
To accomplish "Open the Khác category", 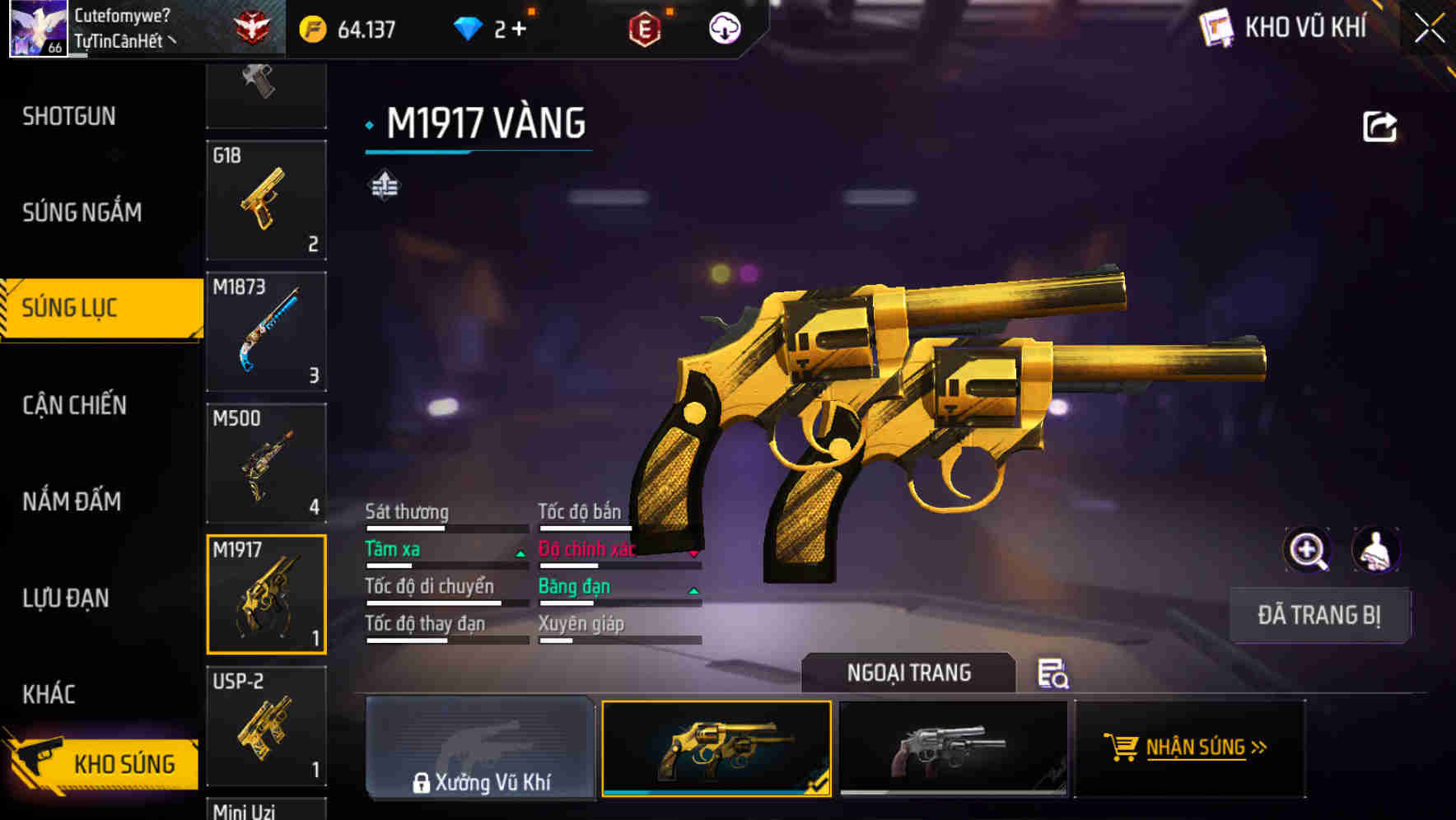I will click(49, 694).
